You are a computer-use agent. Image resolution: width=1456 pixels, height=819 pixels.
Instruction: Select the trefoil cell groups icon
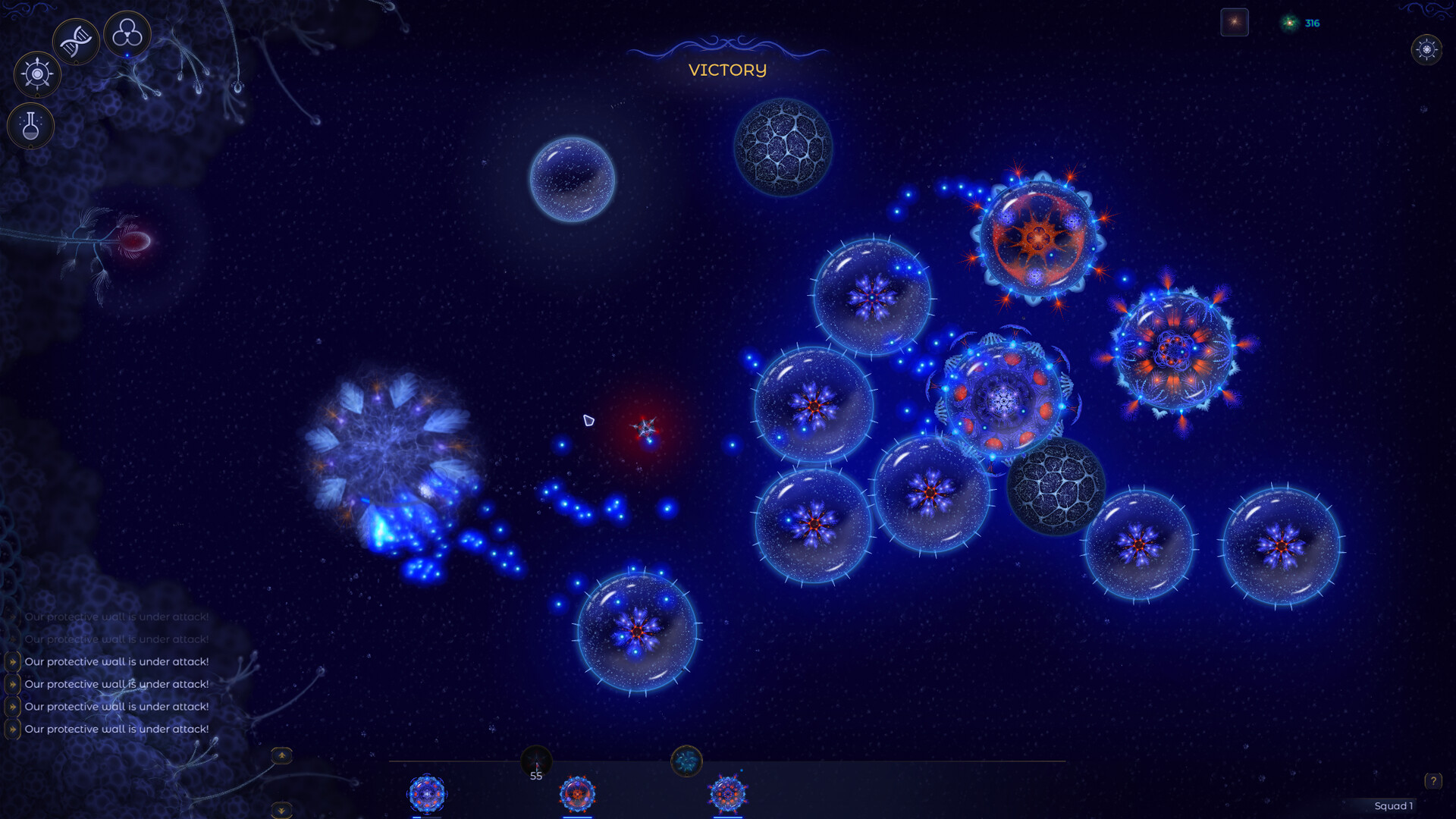127,33
